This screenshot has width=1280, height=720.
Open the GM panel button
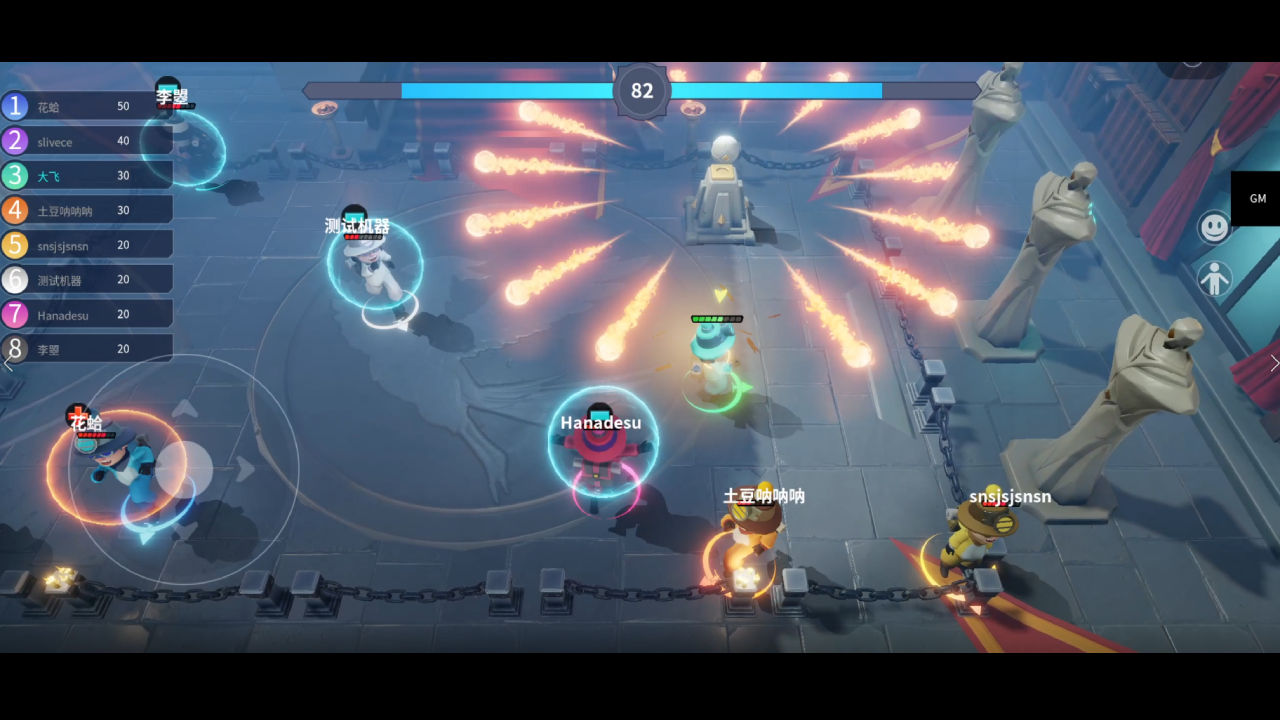(x=1256, y=199)
